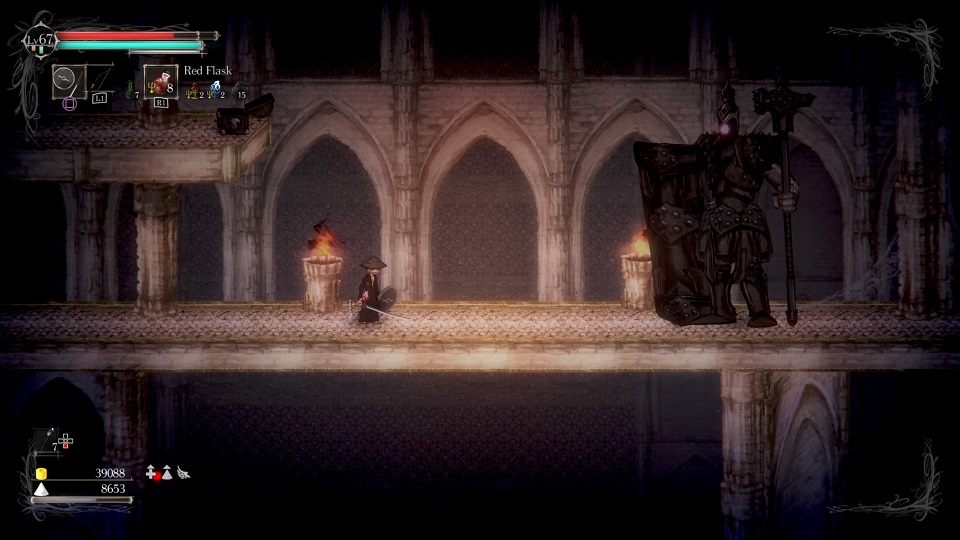The height and width of the screenshot is (540, 960).
Task: Click the Lv 67 level emblem
Action: point(39,42)
